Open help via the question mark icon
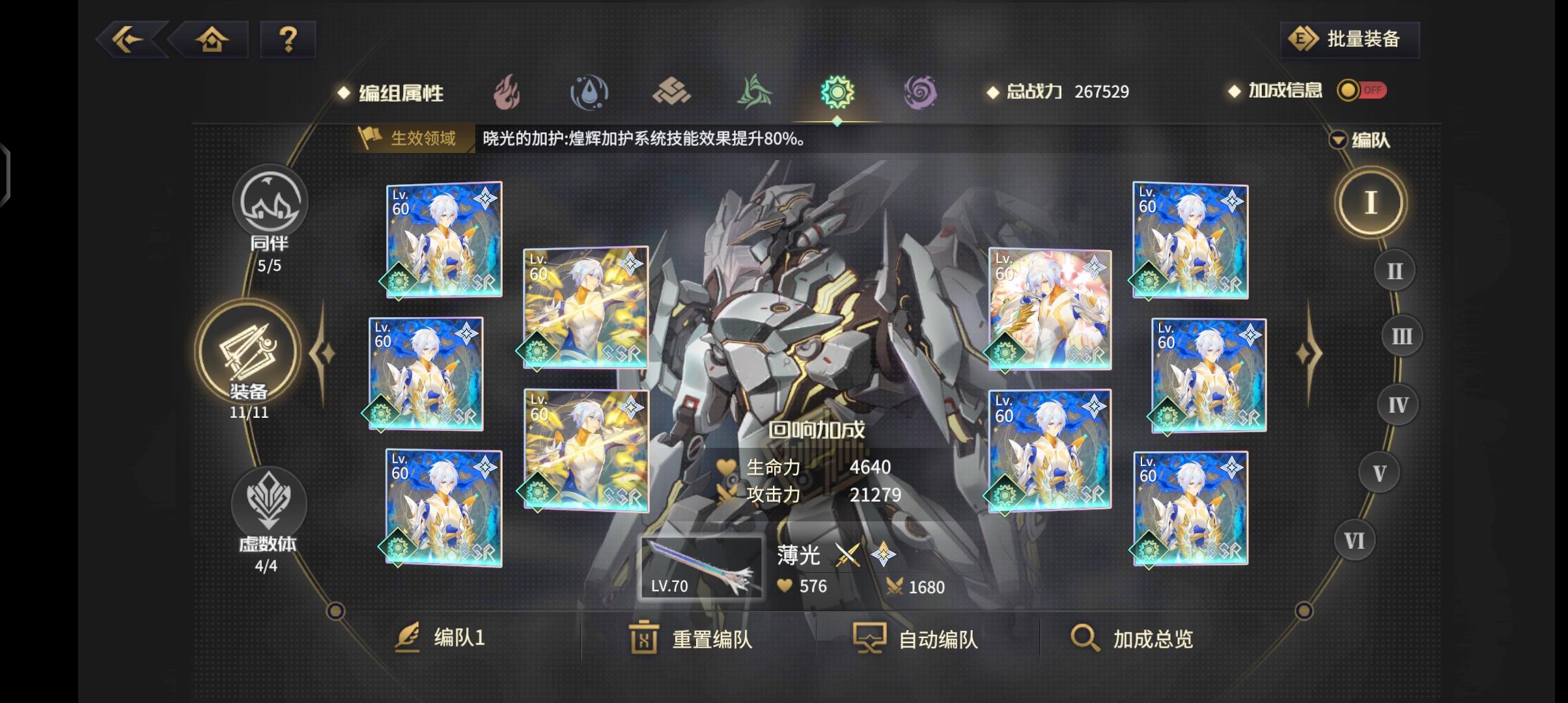Screen dimensions: 1568x703 point(288,39)
